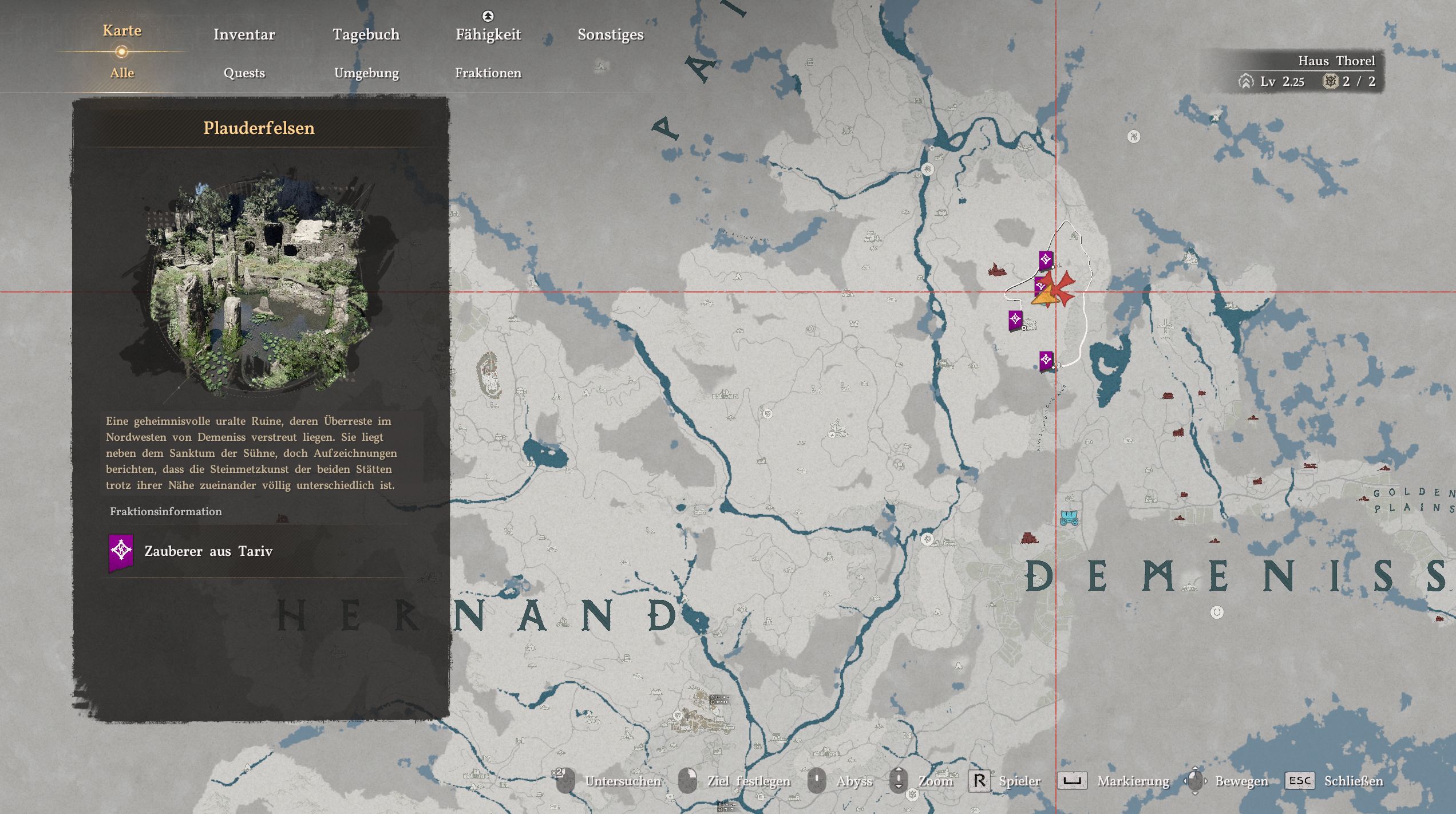The width and height of the screenshot is (1456, 814).
Task: Open the Tagebuch tab
Action: click(366, 34)
